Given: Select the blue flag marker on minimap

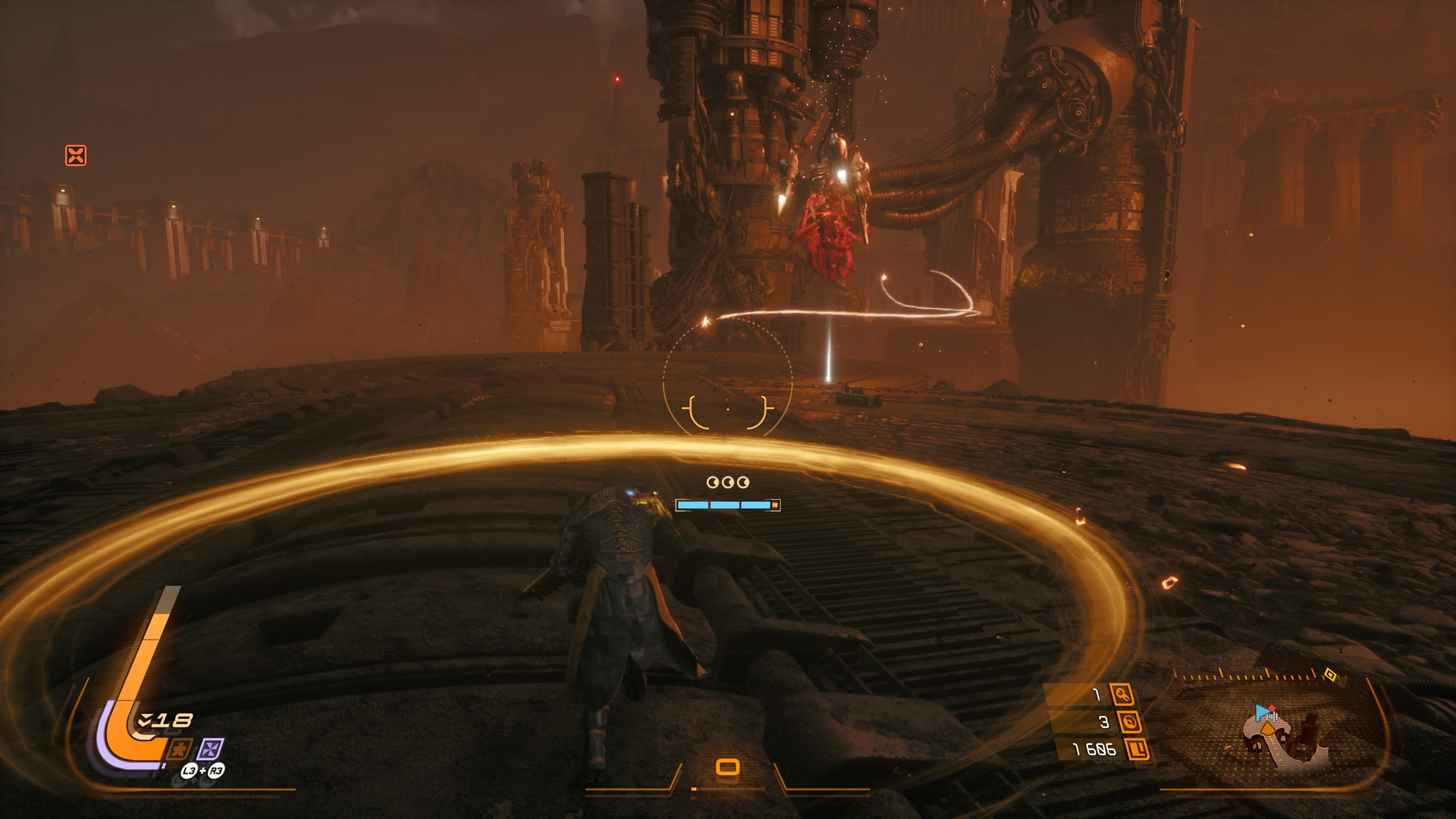Looking at the screenshot, I should click(x=1261, y=712).
